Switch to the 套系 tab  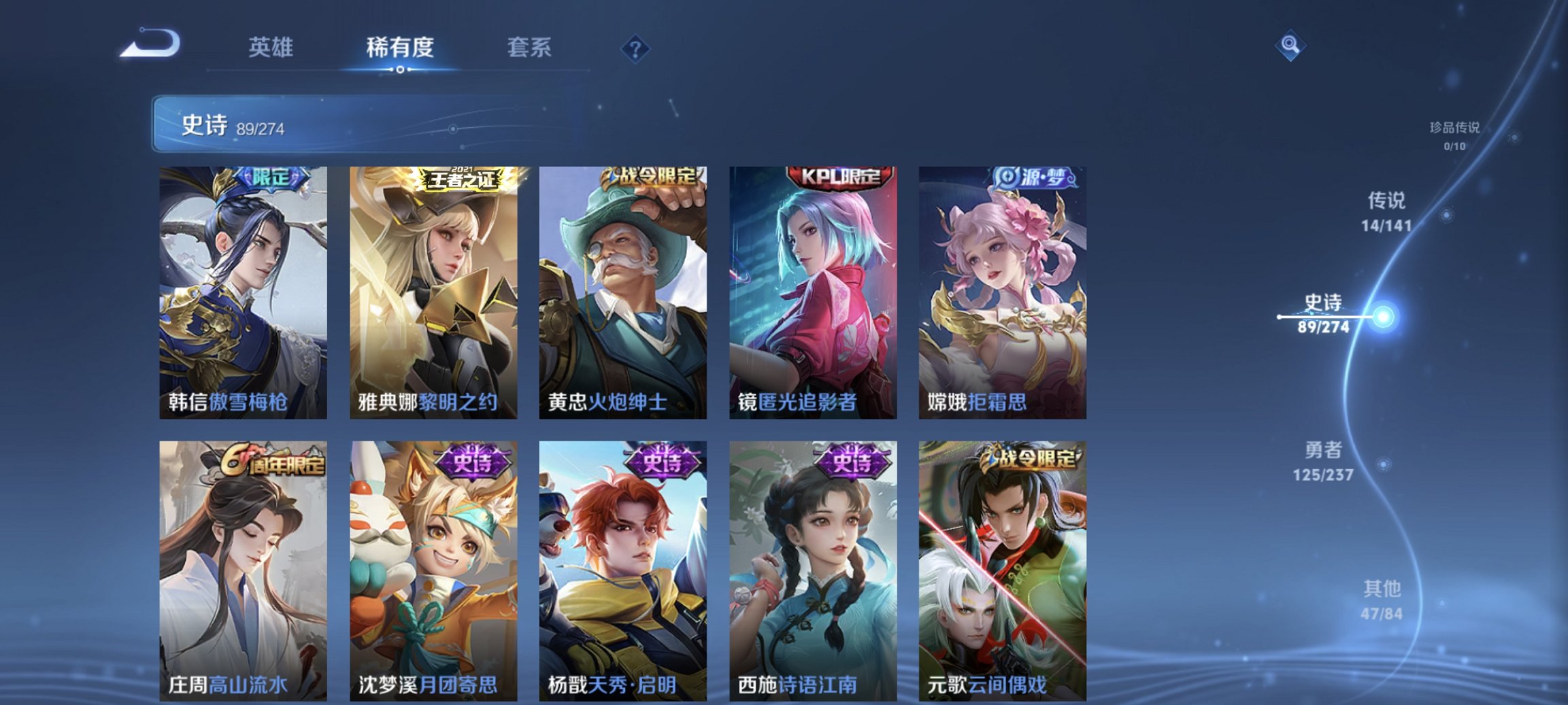pyautogui.click(x=529, y=46)
